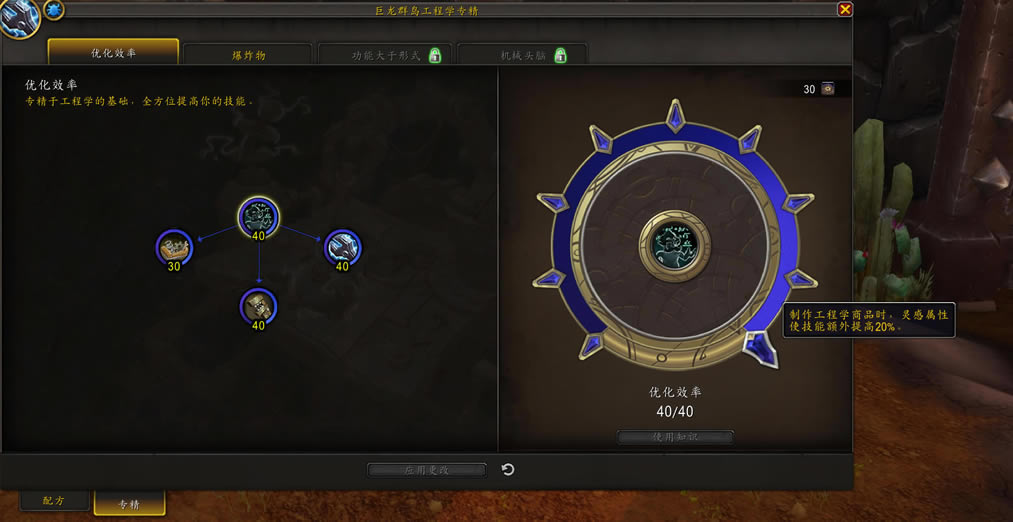The width and height of the screenshot is (1013, 522).
Task: Click the circular reset arrow icon
Action: [508, 469]
